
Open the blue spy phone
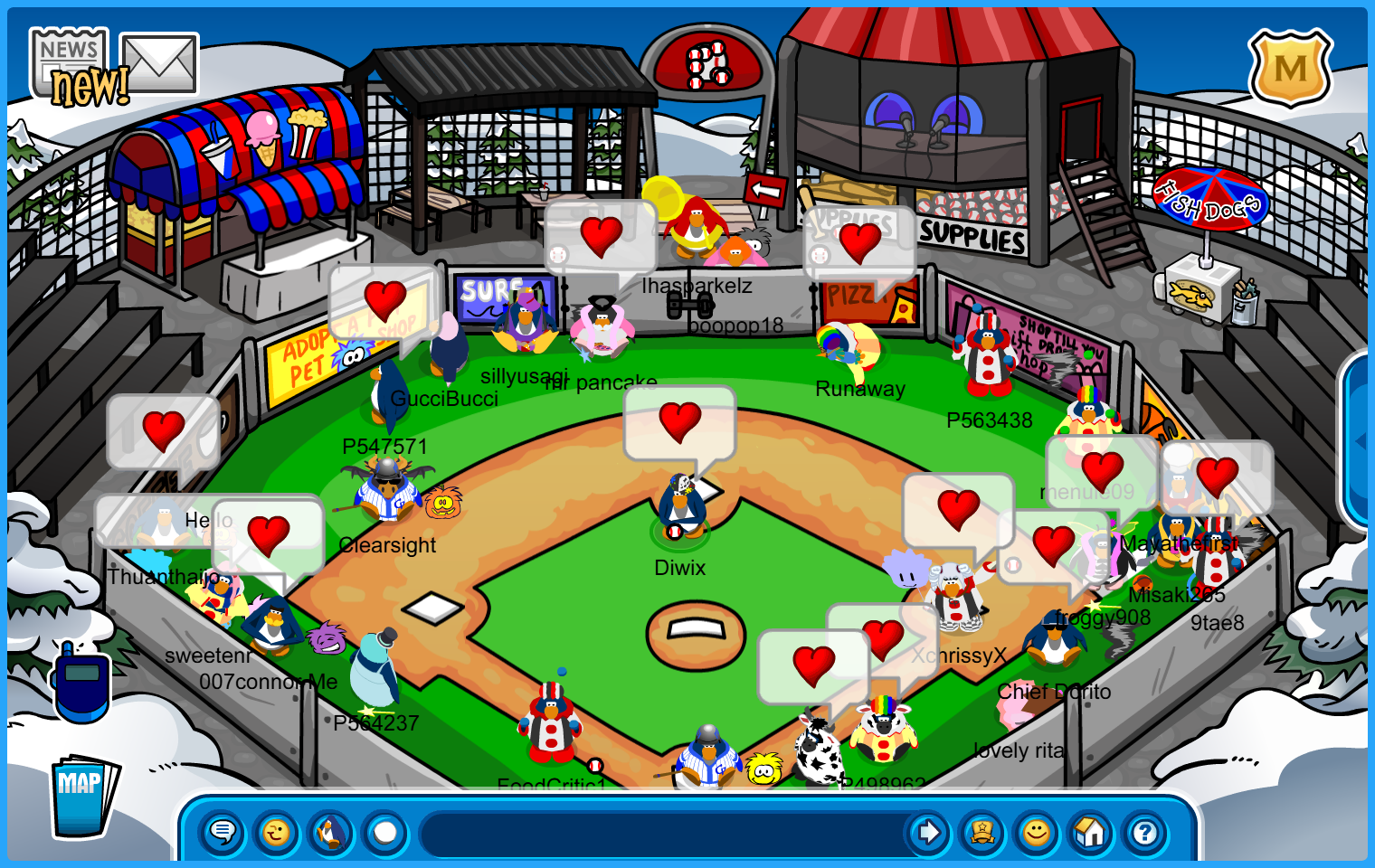(81, 684)
